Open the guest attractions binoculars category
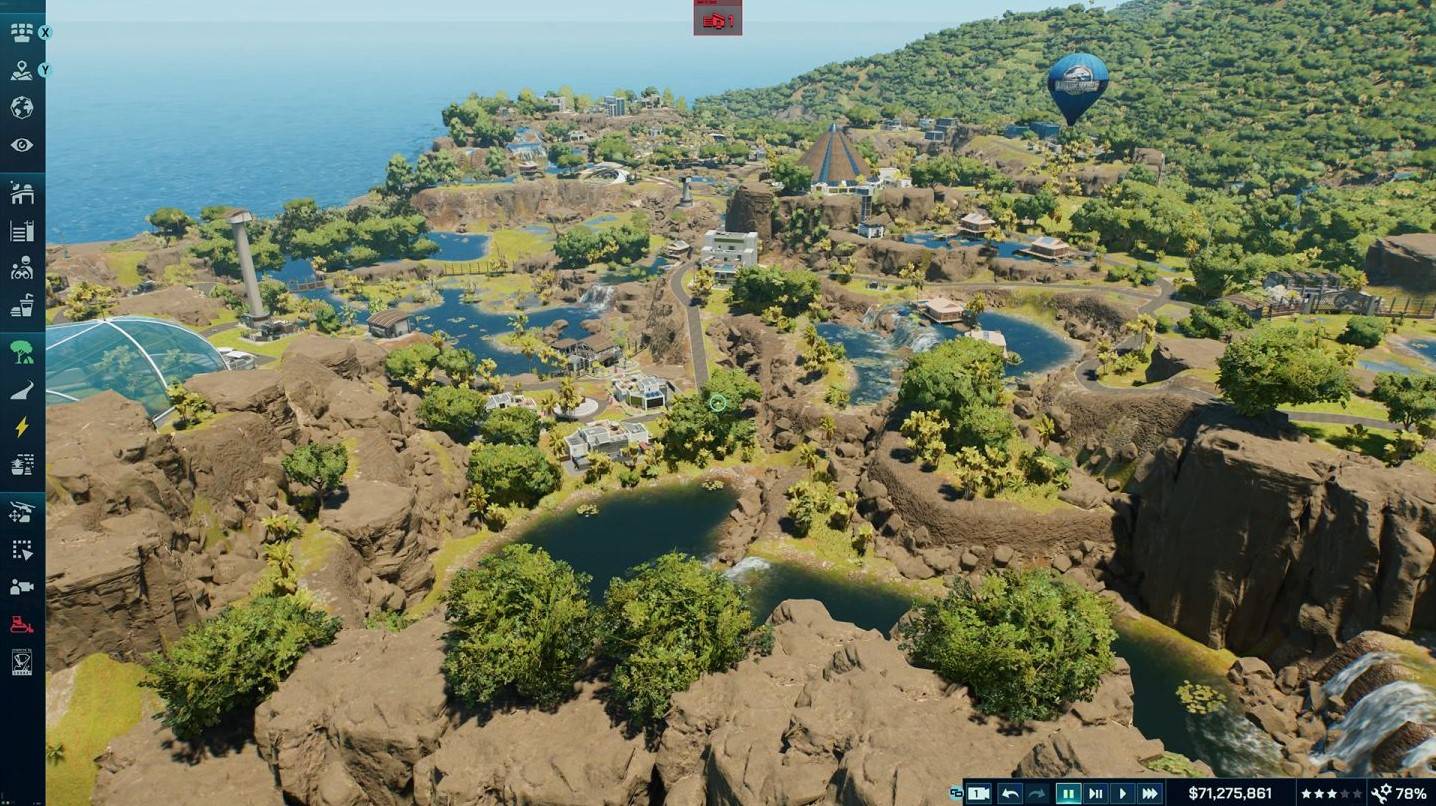 click(x=21, y=269)
